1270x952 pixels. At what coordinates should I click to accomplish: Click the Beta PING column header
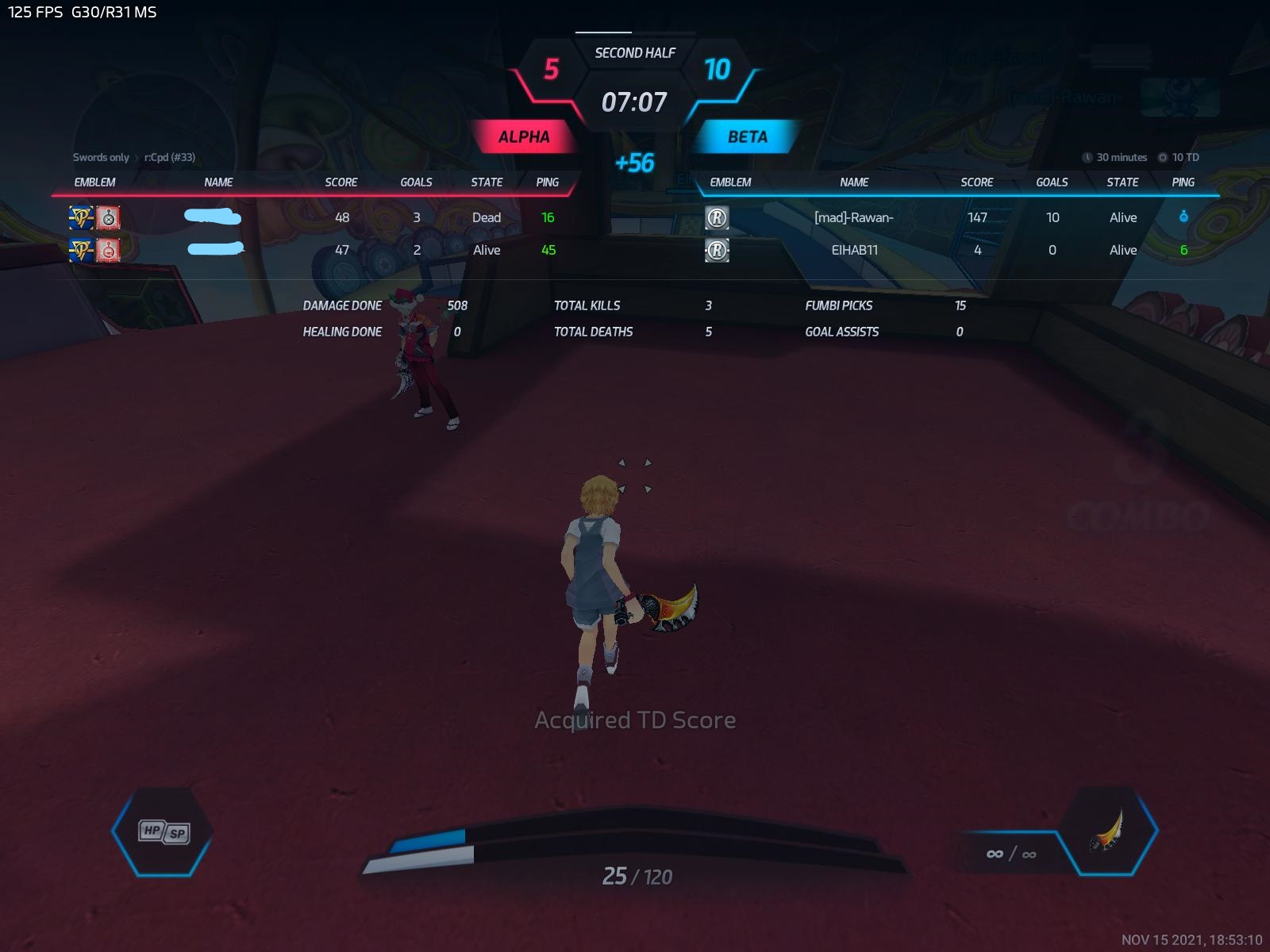coord(1183,182)
